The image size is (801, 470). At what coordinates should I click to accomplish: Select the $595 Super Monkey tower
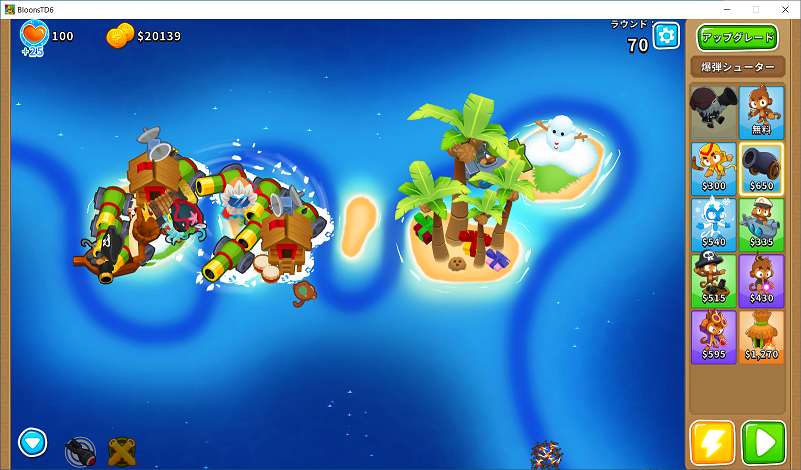click(712, 336)
